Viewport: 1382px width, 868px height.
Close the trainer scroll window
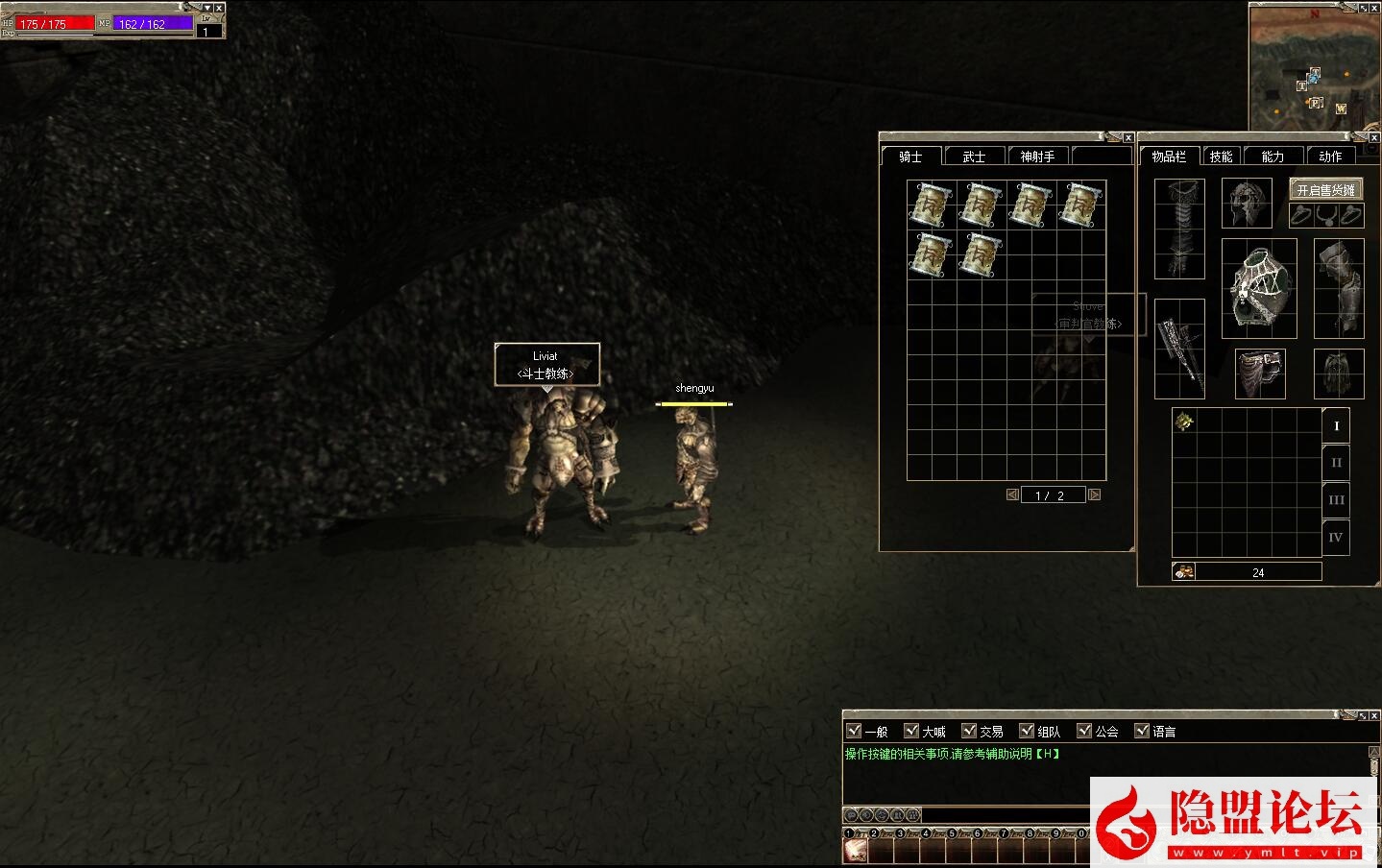(1128, 138)
